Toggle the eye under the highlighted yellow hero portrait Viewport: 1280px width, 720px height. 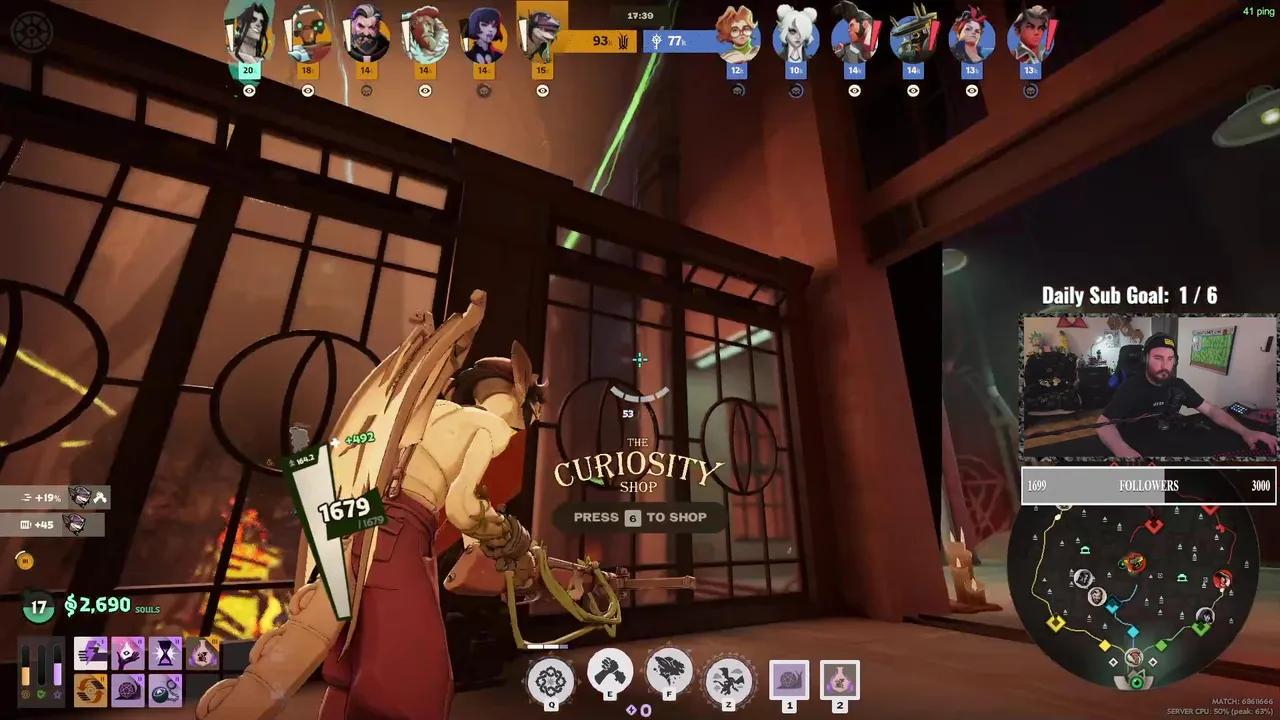click(542, 90)
